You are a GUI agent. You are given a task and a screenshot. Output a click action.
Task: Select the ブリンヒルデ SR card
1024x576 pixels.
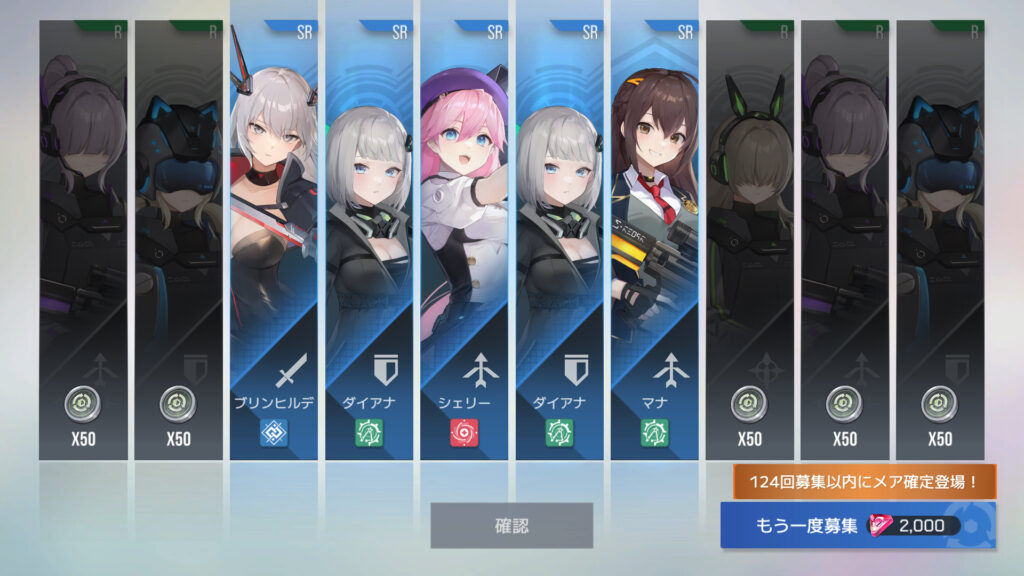[x=273, y=240]
